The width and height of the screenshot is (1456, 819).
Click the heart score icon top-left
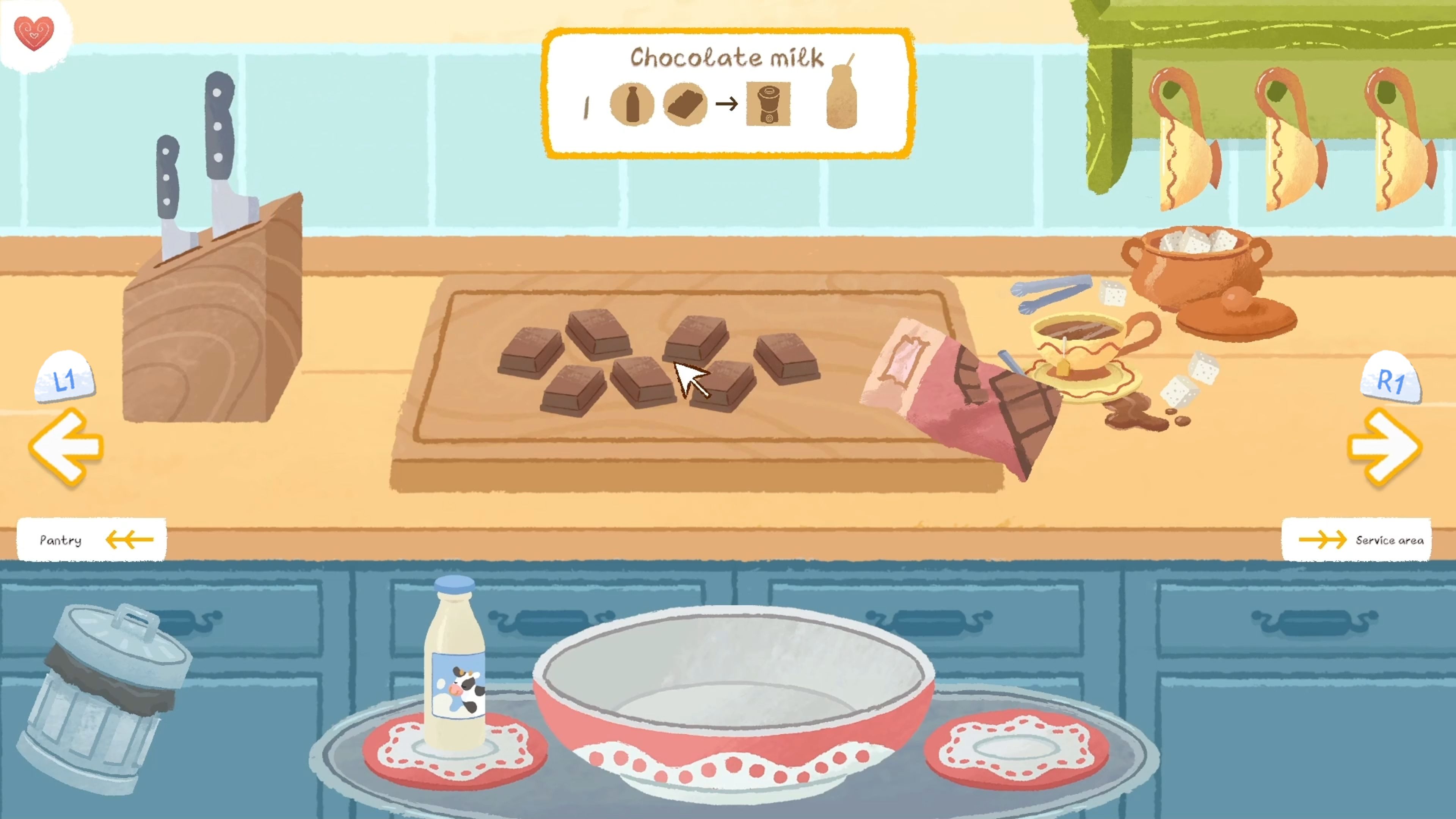tap(34, 34)
